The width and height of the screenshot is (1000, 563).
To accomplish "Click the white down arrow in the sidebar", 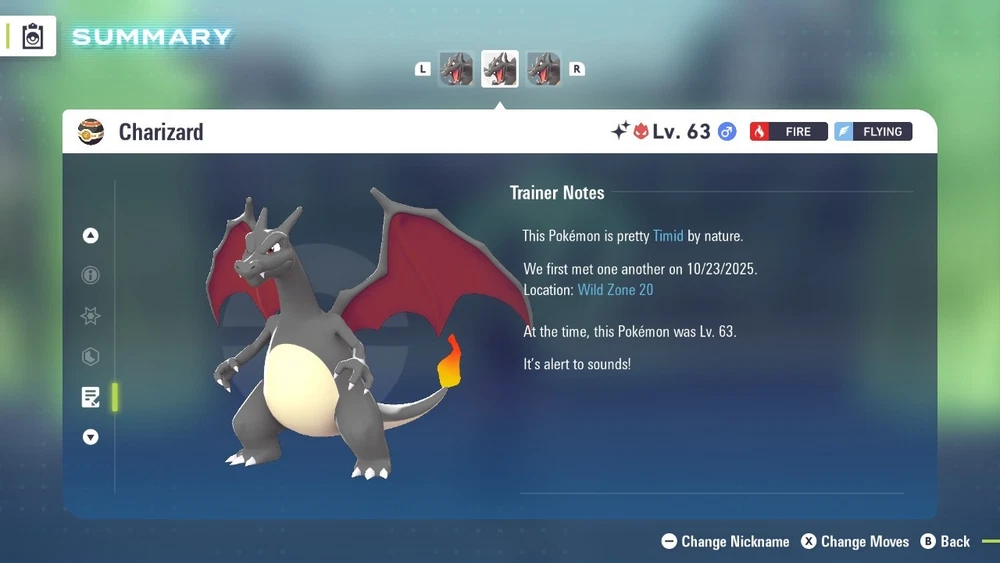I will (91, 437).
